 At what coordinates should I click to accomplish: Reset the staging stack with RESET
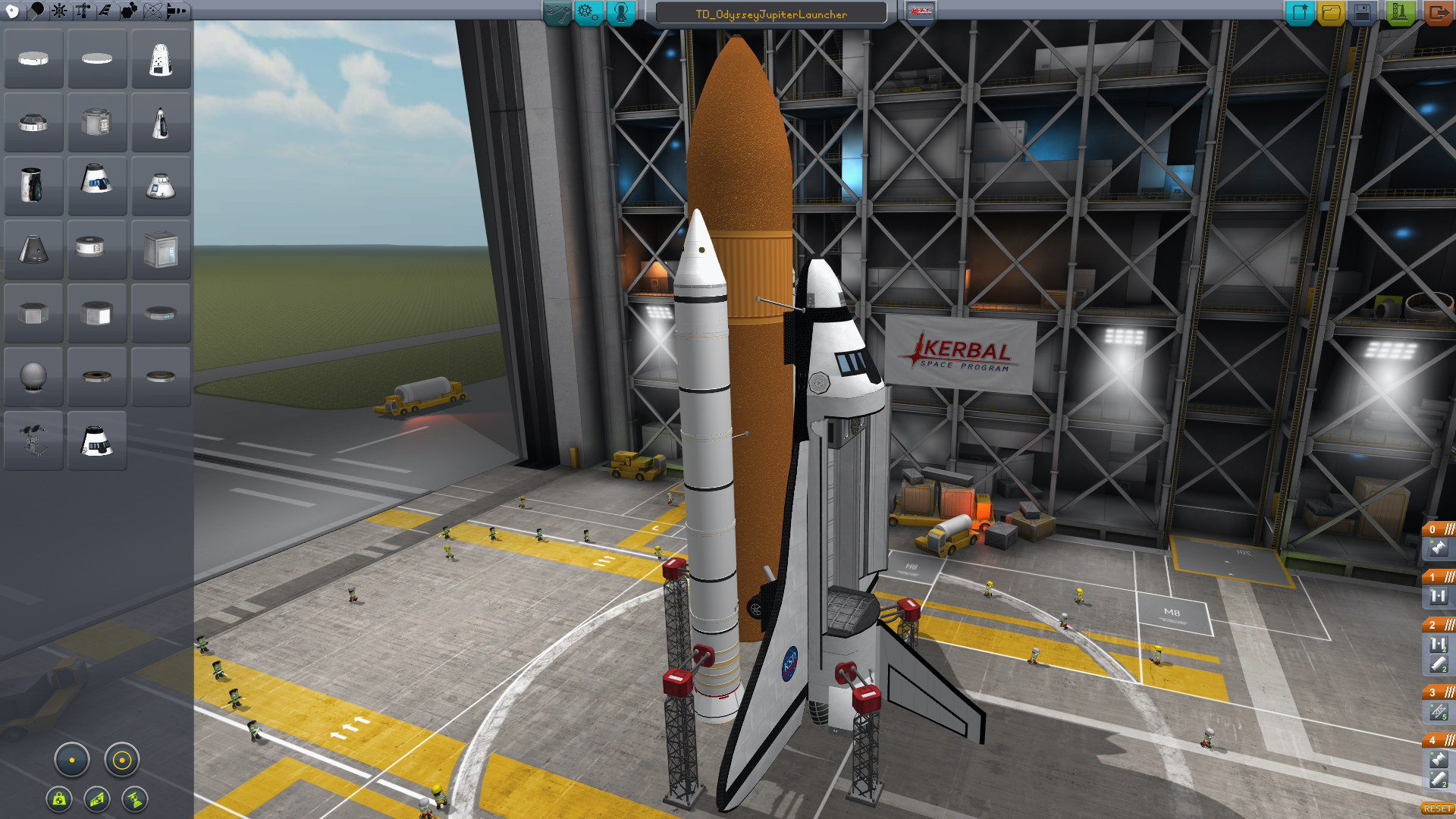coord(1437,808)
